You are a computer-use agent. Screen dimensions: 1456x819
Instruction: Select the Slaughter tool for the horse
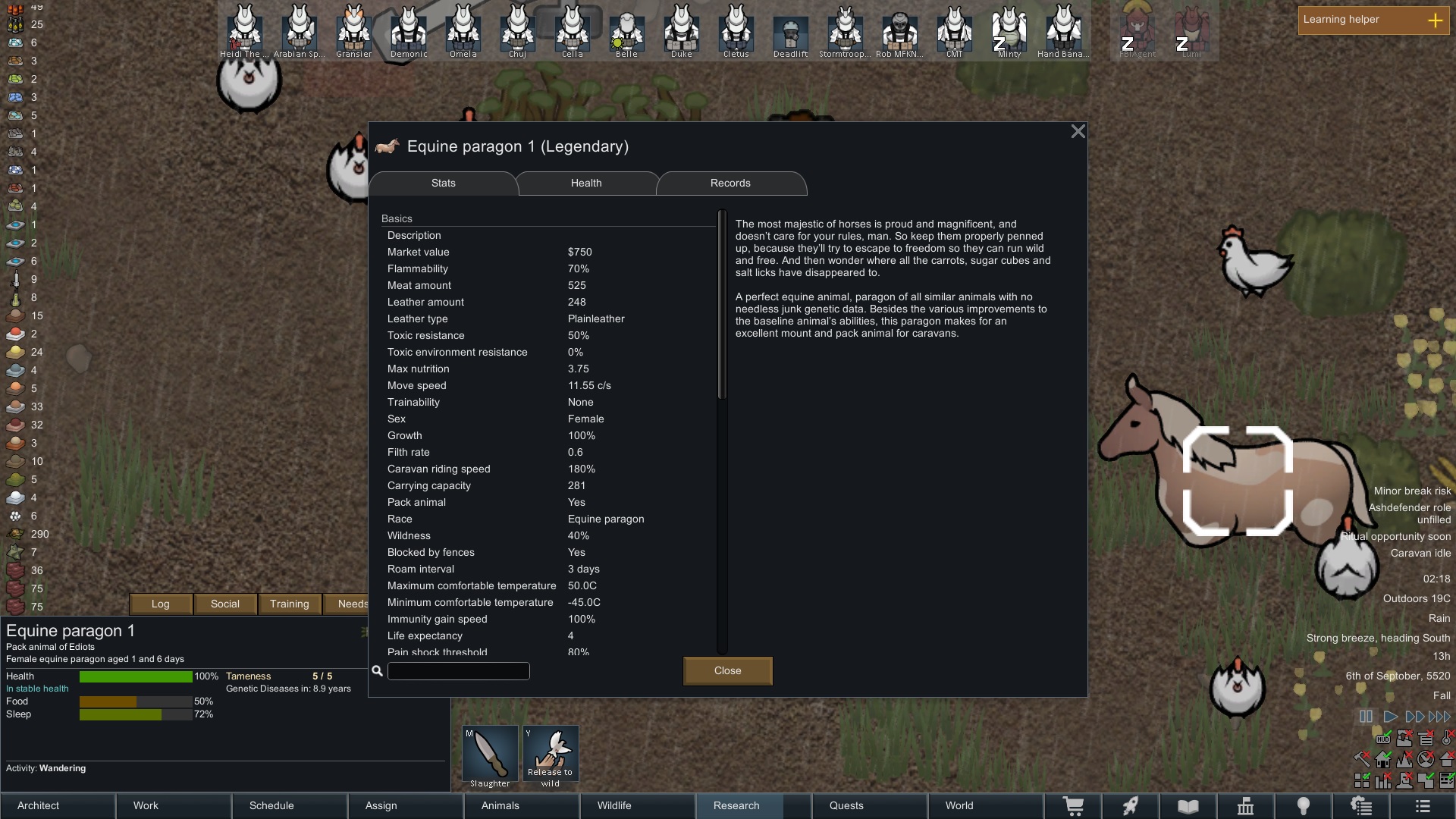click(489, 753)
